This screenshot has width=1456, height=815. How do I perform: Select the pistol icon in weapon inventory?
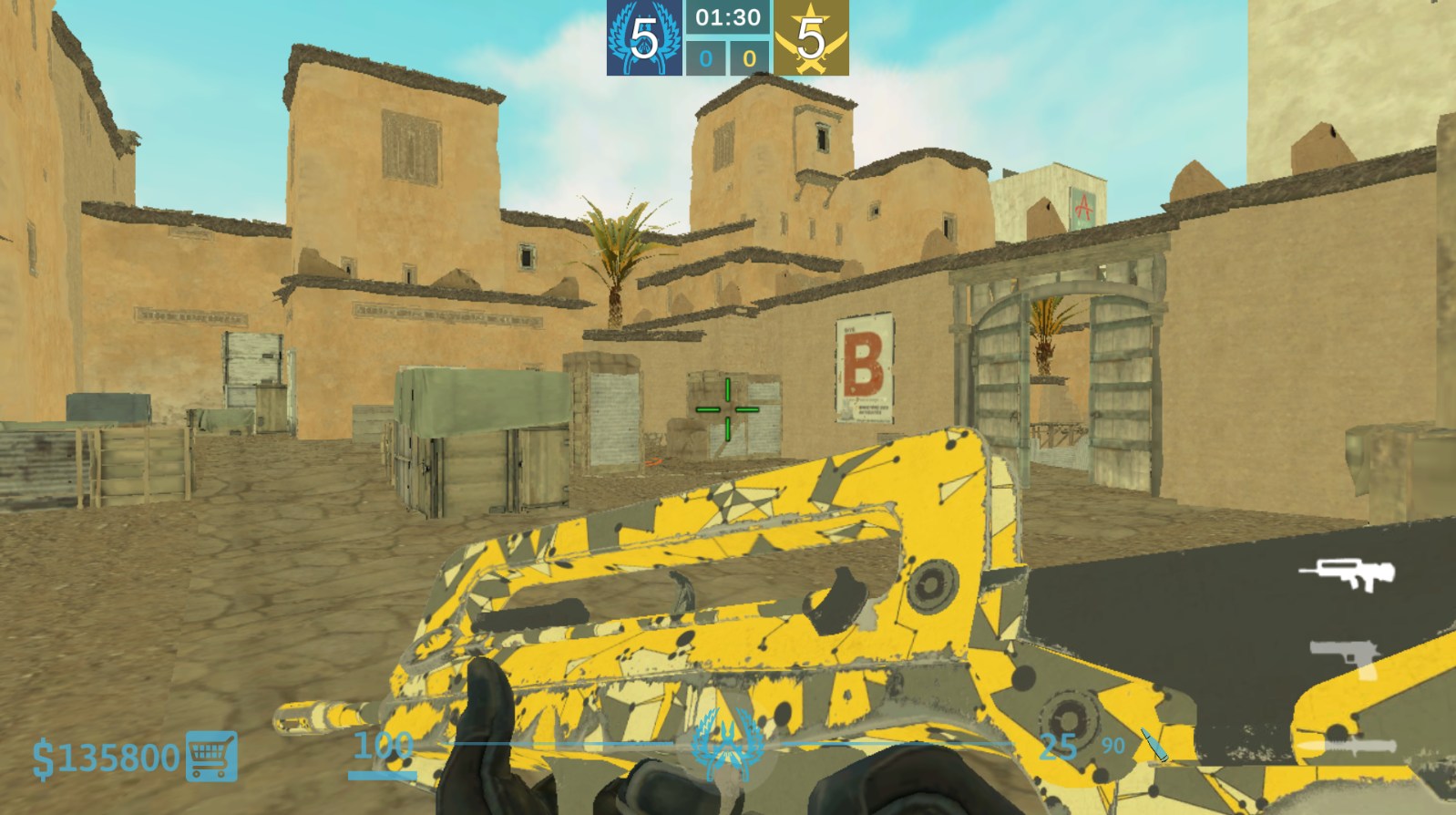tap(1342, 655)
